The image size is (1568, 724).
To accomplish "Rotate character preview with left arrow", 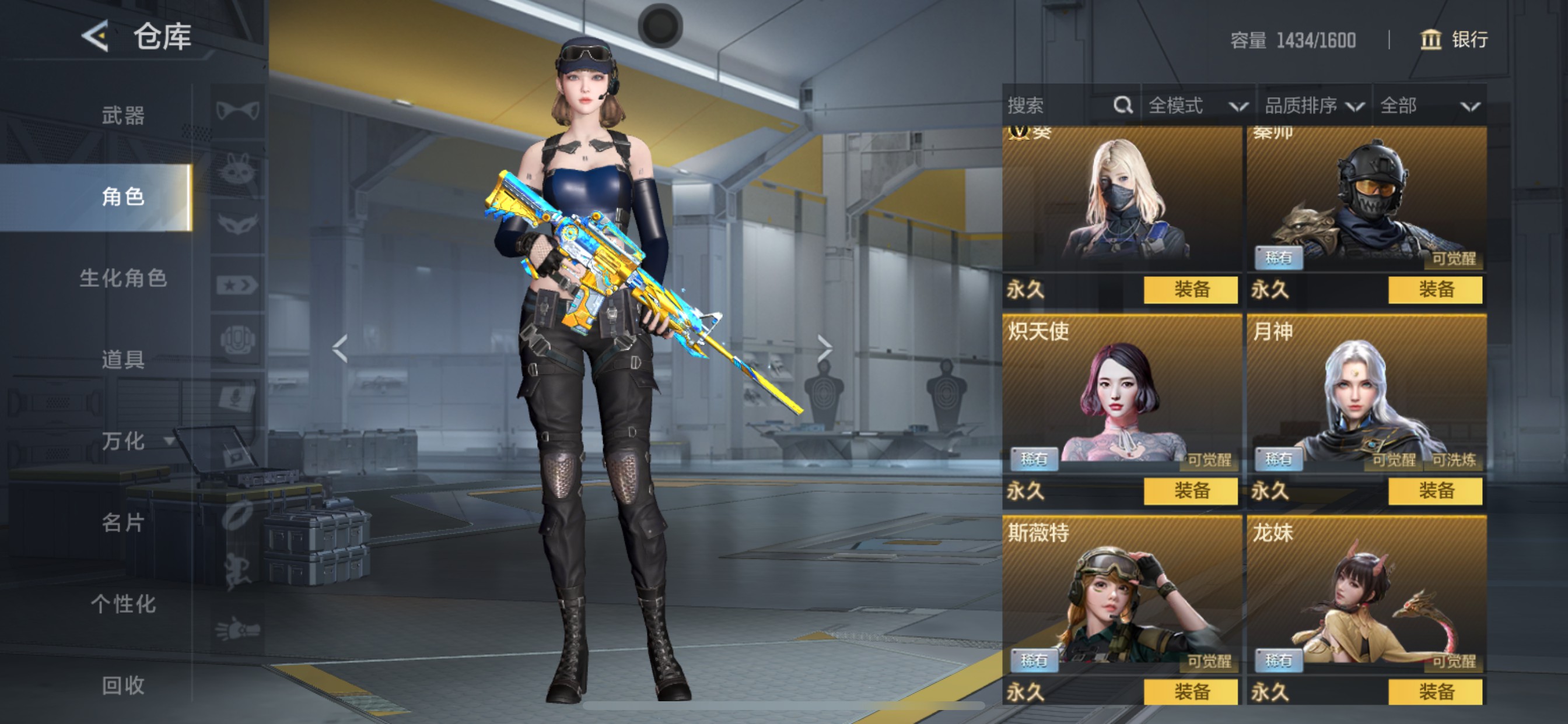I will click(339, 349).
